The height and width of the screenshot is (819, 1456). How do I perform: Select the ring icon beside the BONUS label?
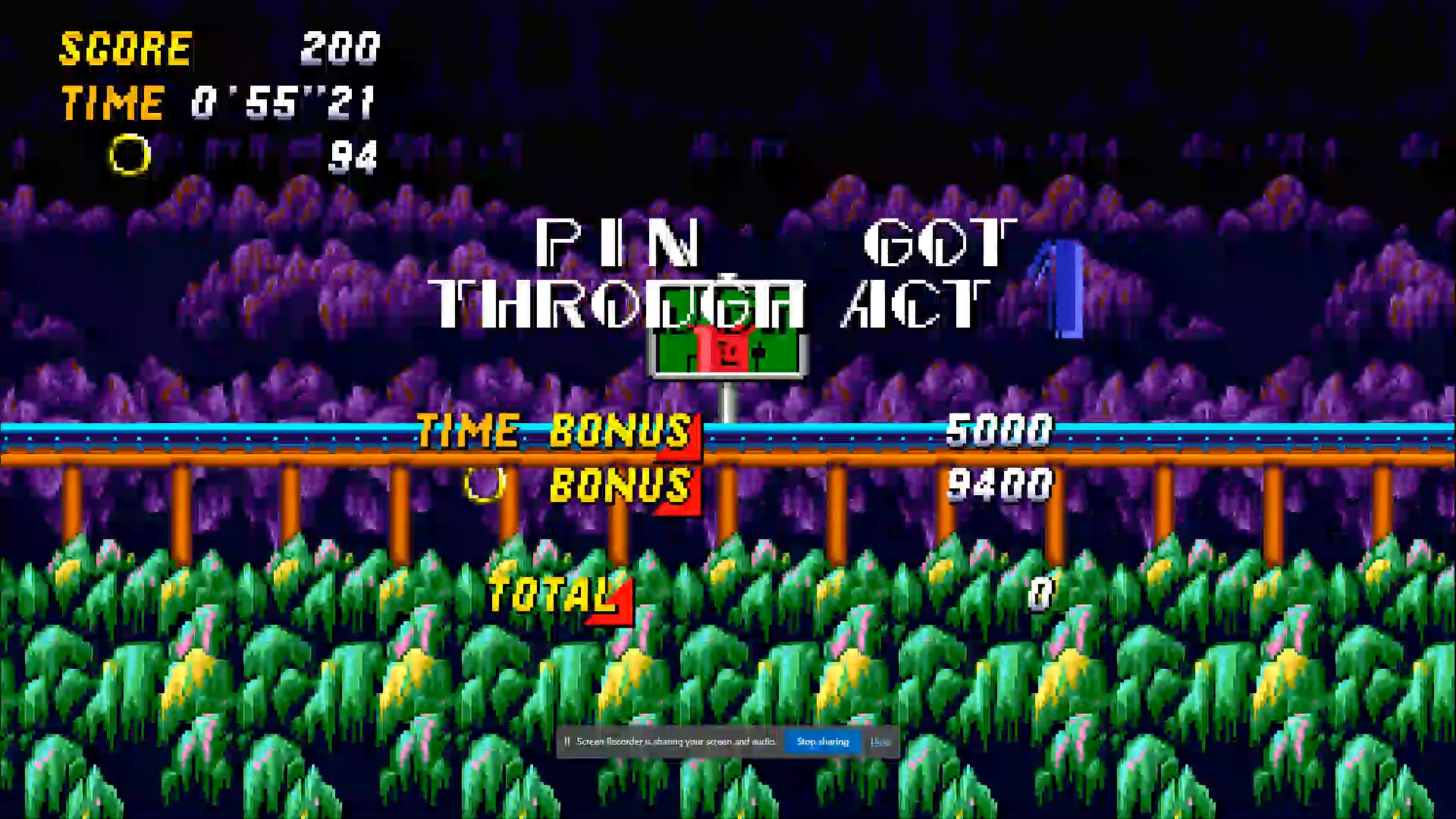pyautogui.click(x=485, y=483)
